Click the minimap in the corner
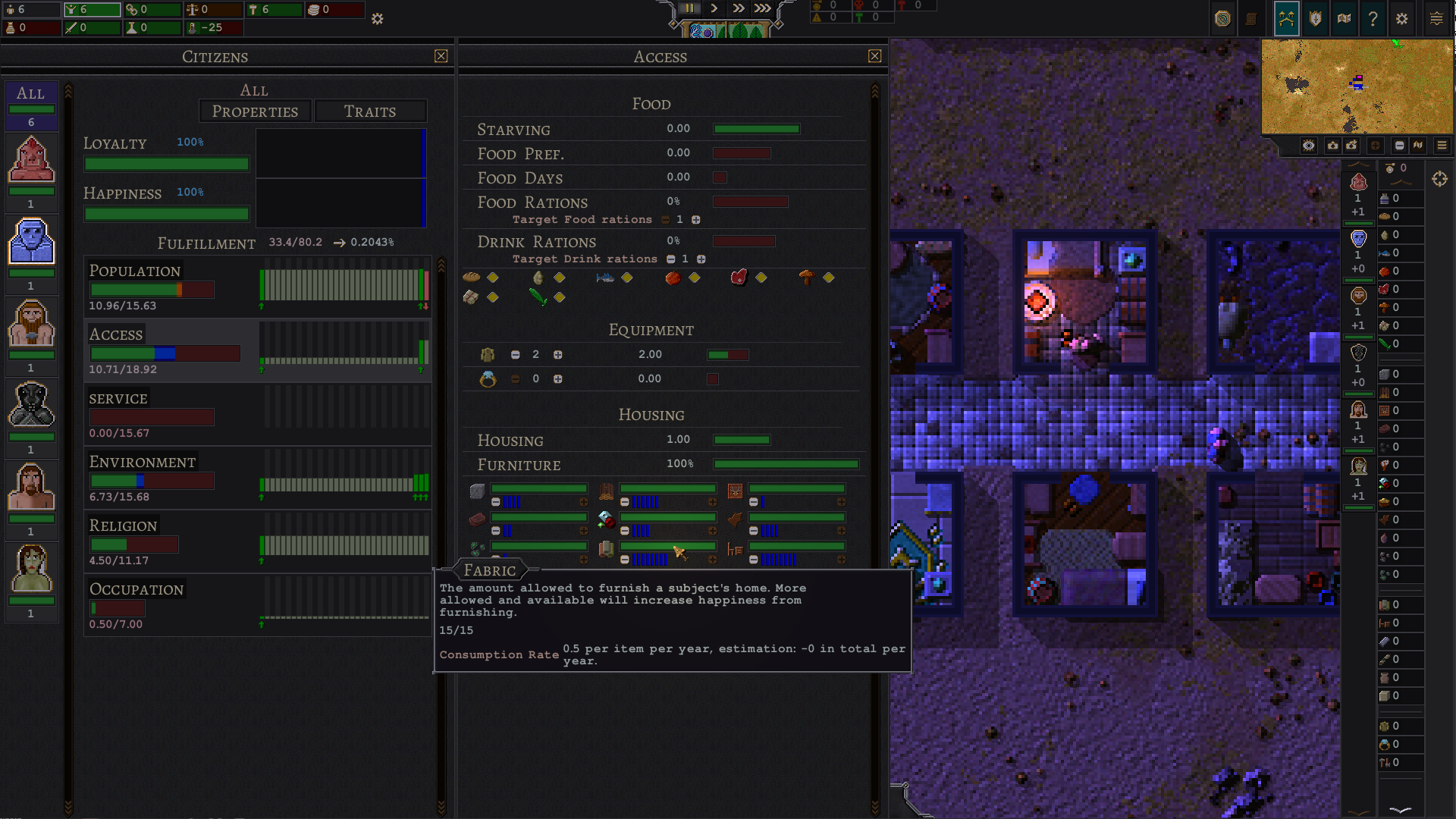The image size is (1456, 819). [1357, 86]
